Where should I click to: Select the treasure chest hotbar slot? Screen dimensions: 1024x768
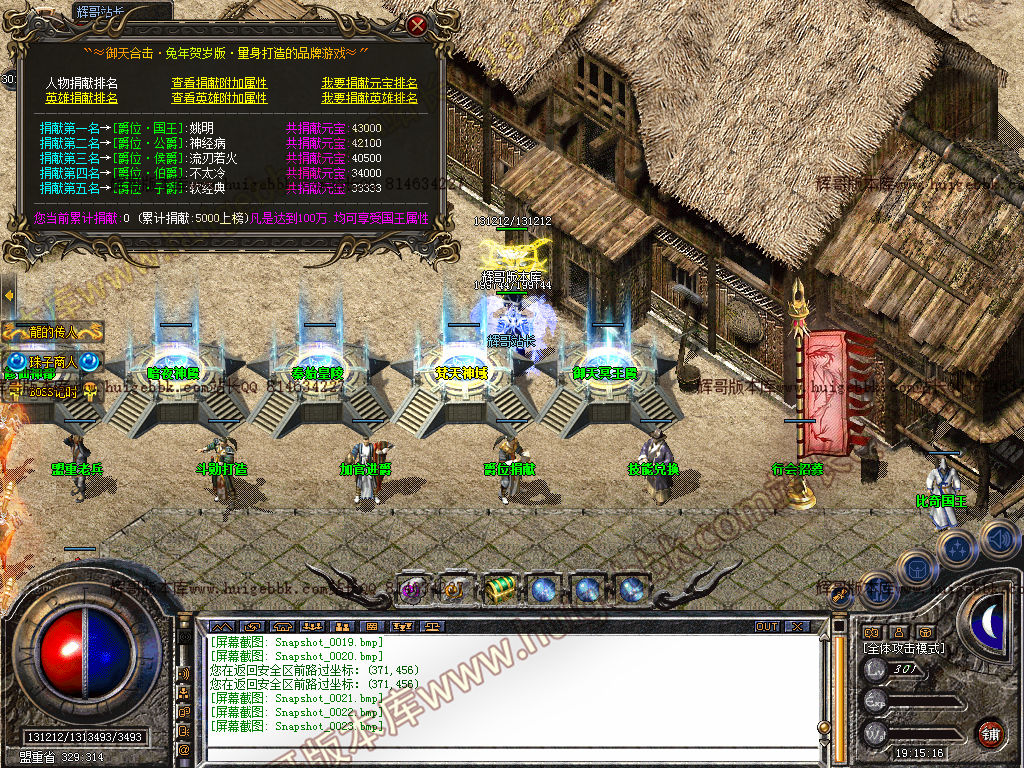tap(499, 588)
